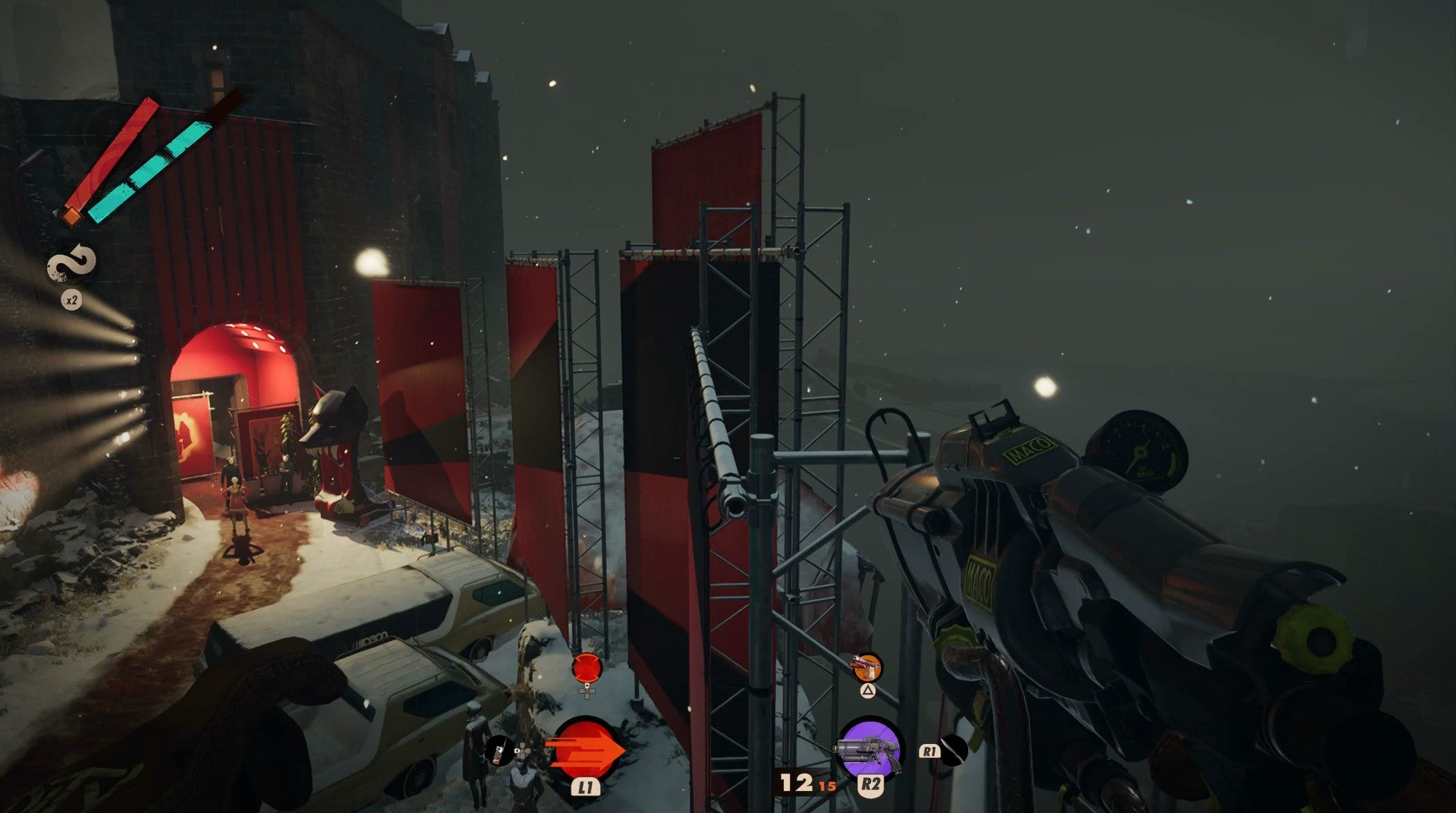Image resolution: width=1456 pixels, height=813 pixels.
Task: Switch to the small red secondary slab icon
Action: [586, 667]
